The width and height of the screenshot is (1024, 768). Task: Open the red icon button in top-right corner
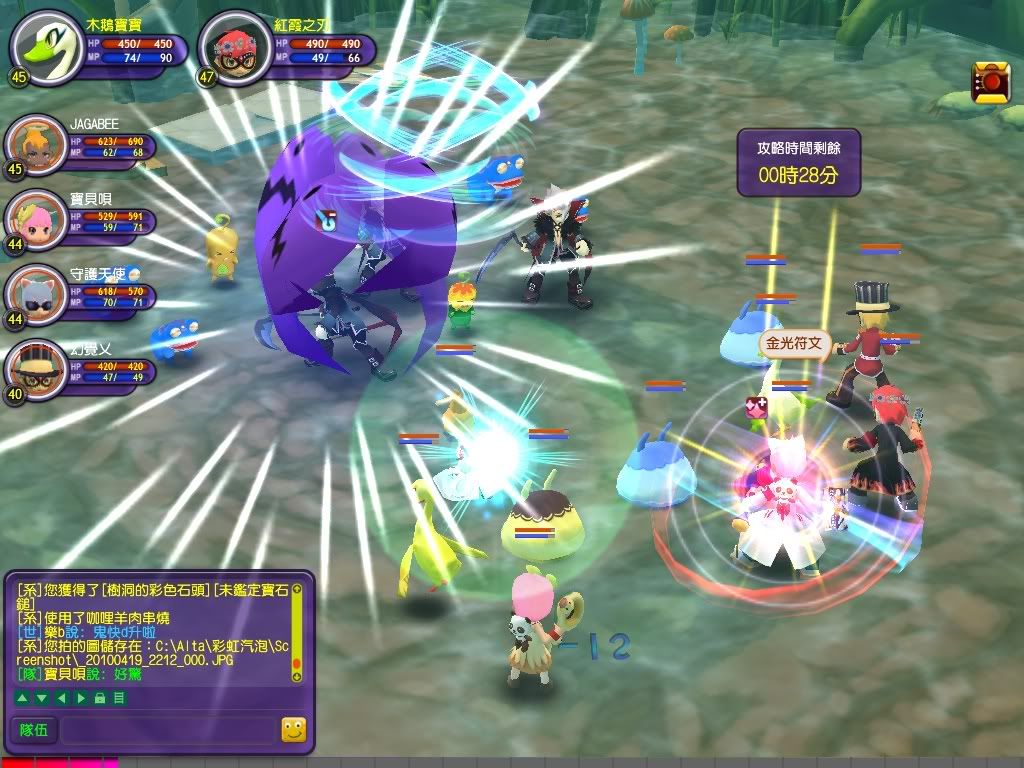pos(990,83)
